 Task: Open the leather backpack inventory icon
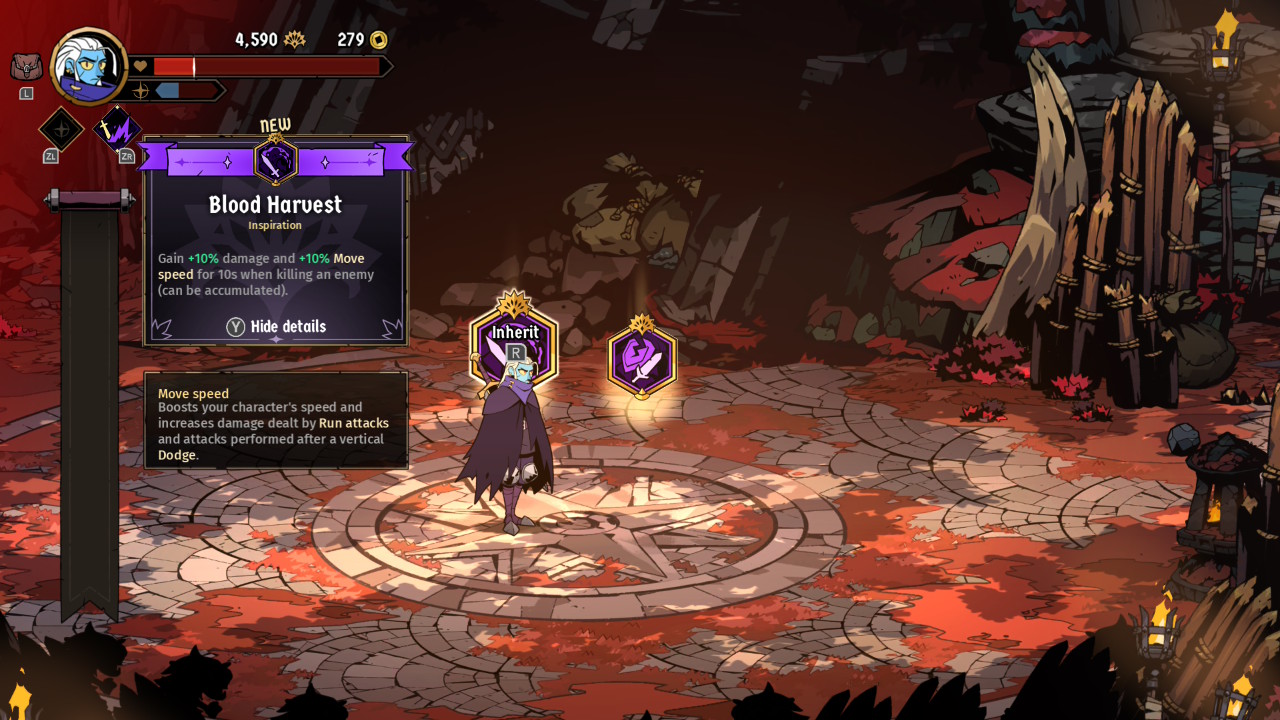pos(26,68)
